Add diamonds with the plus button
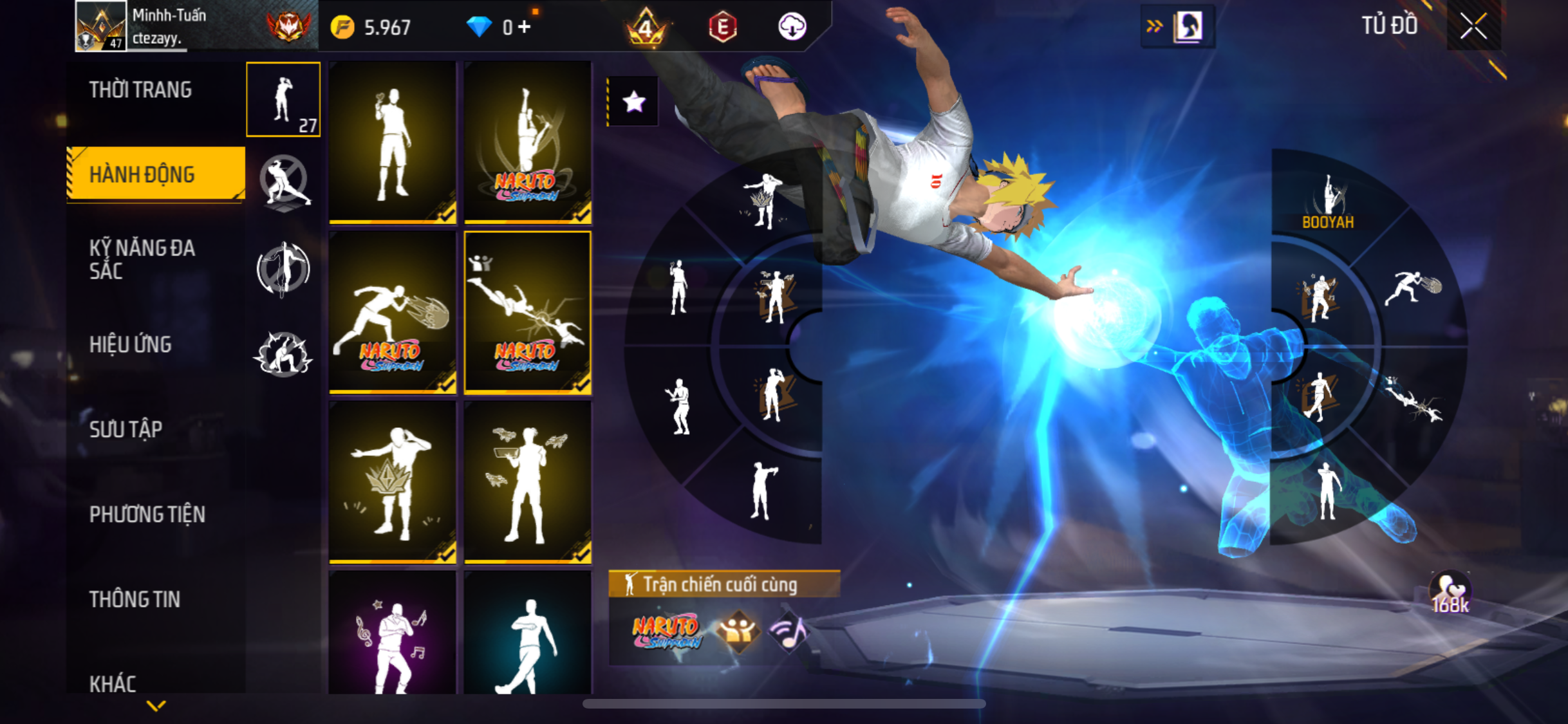 525,27
